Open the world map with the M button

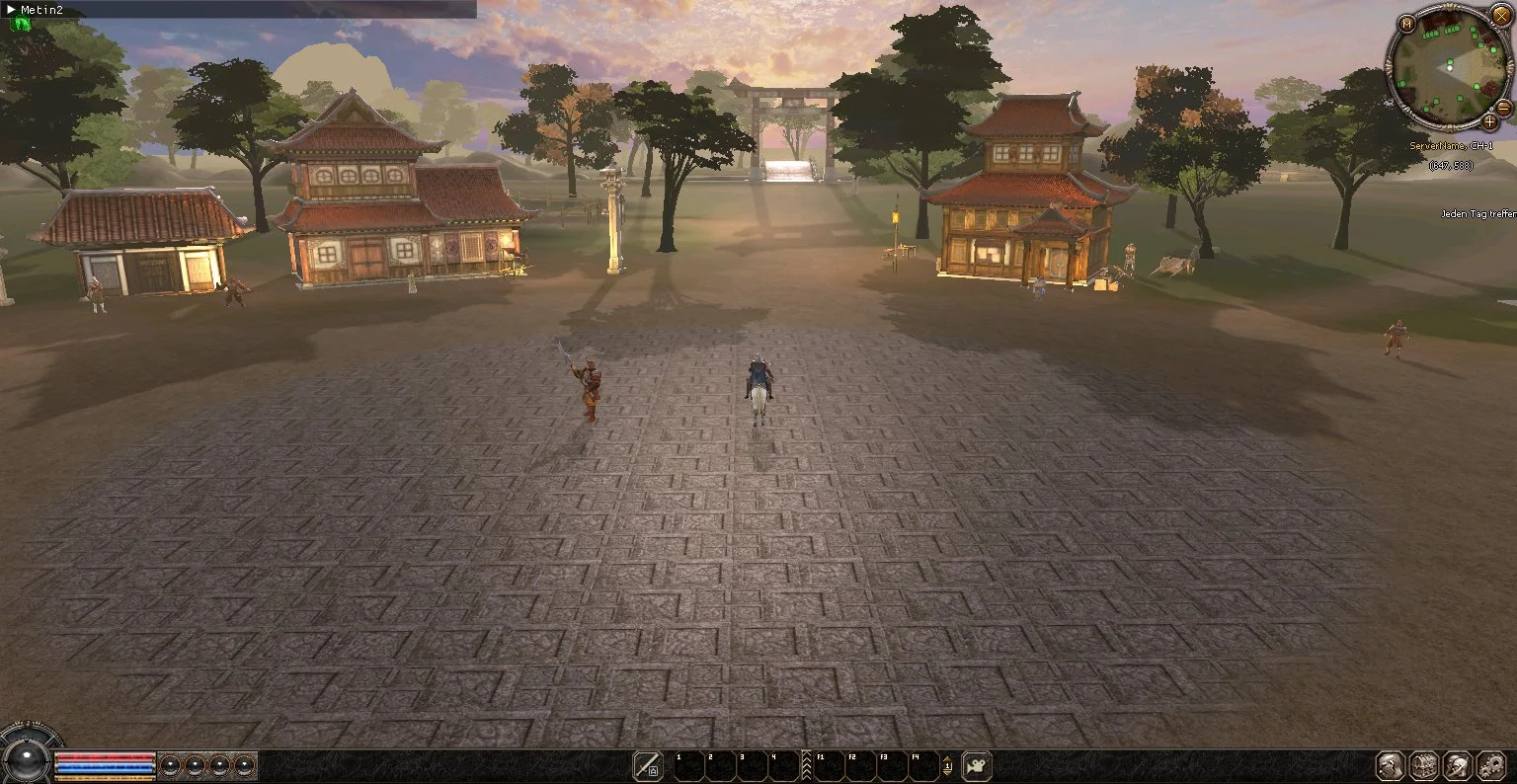pos(1407,24)
